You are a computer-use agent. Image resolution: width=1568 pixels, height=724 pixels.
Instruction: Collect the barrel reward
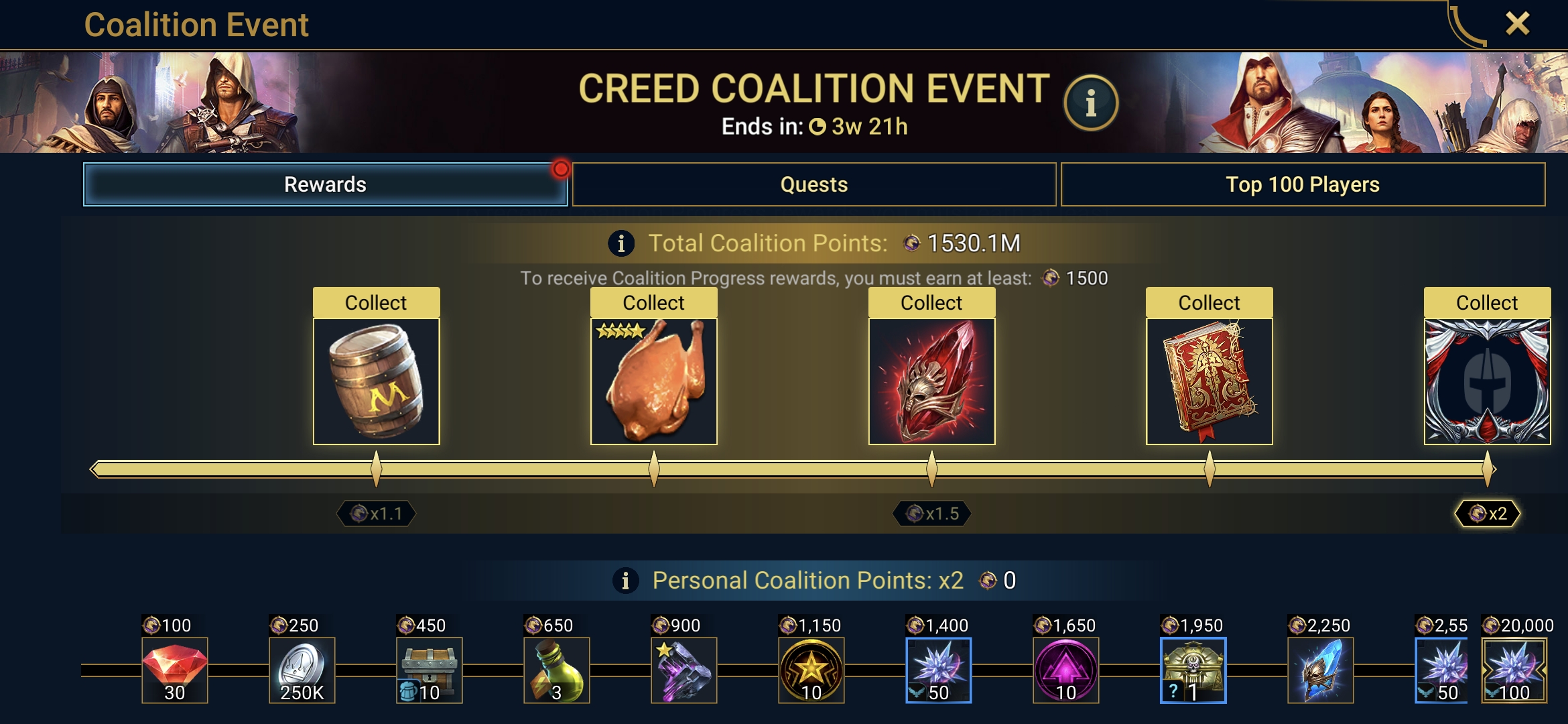(376, 303)
